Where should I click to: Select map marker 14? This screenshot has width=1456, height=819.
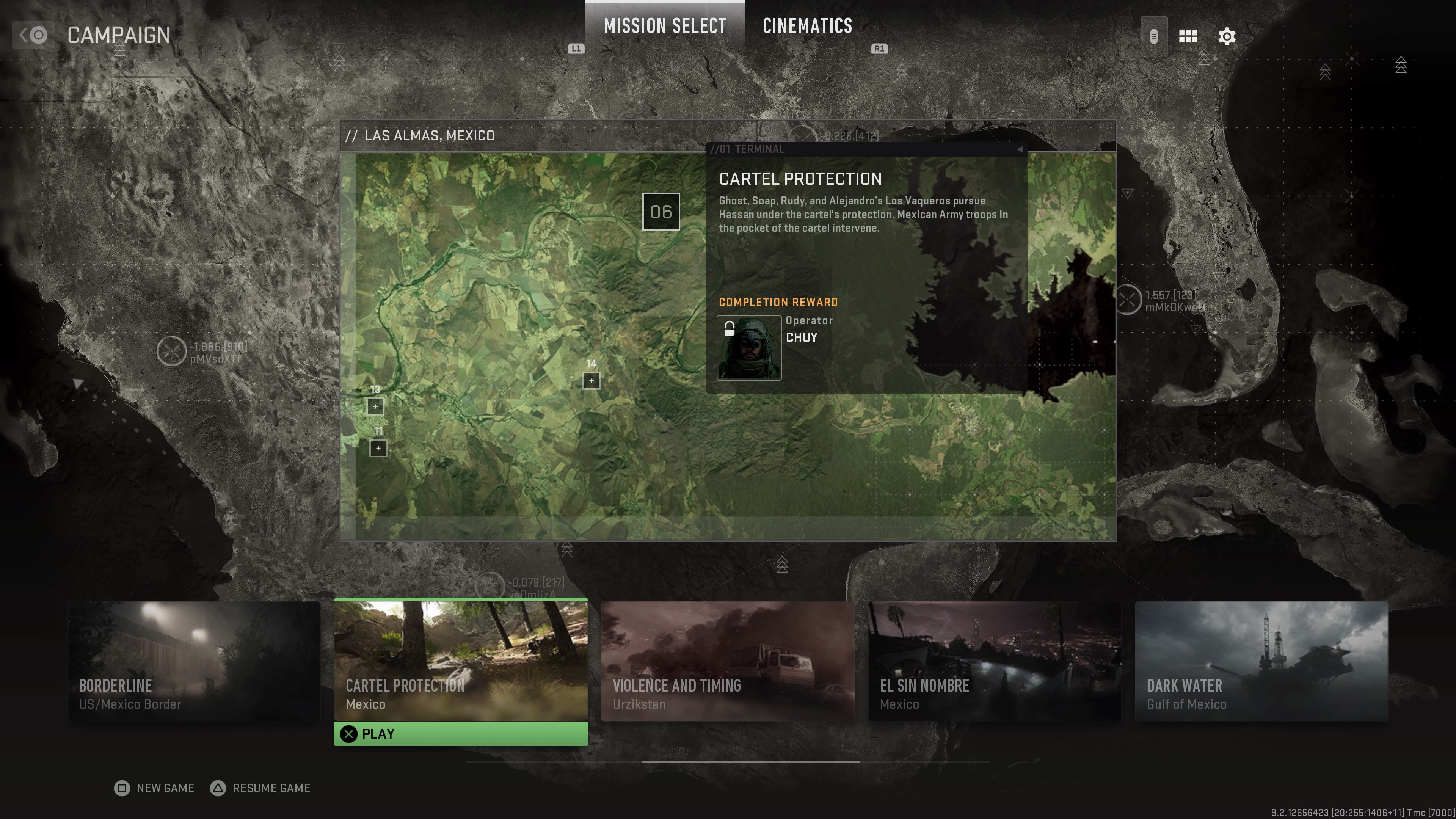point(591,380)
